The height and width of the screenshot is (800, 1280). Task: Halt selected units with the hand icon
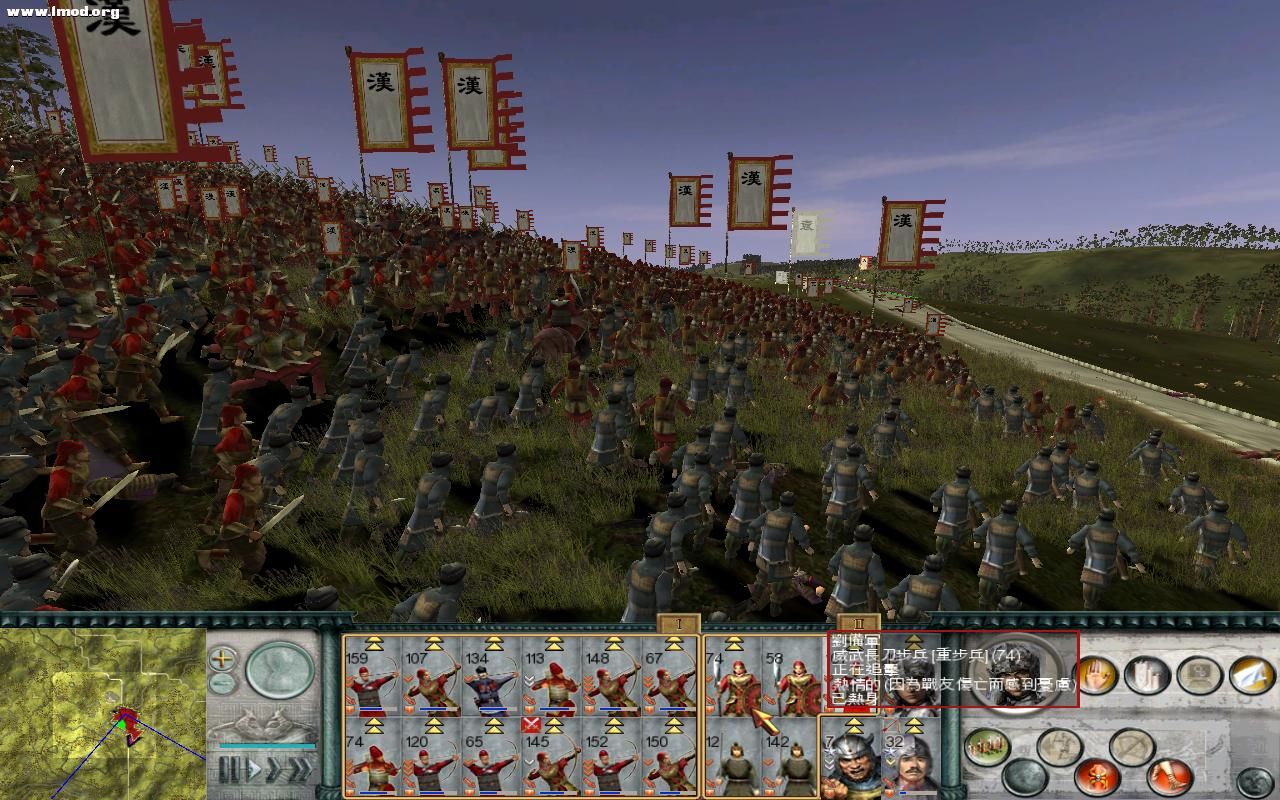1098,676
